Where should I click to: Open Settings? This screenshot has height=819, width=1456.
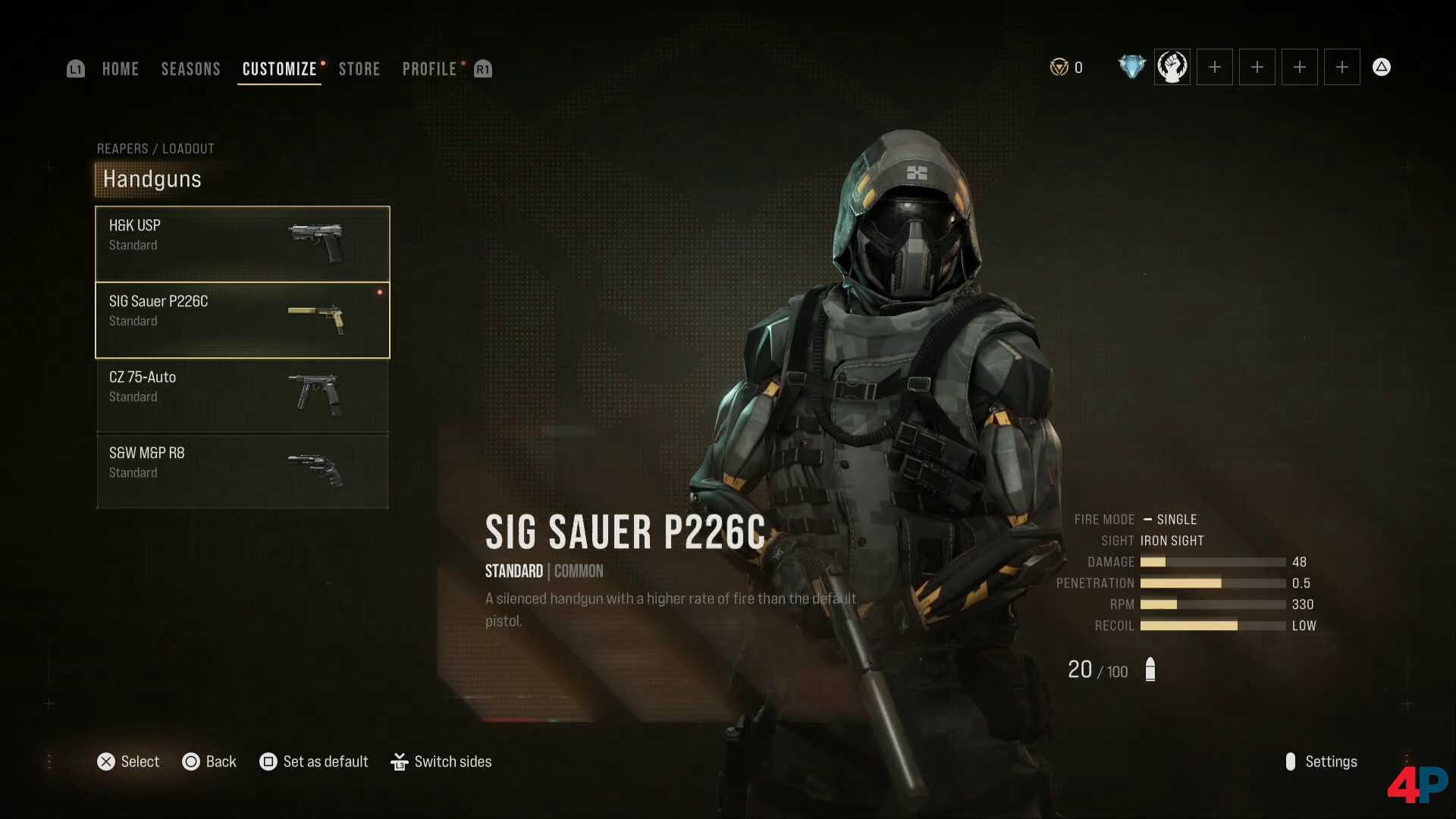(1321, 761)
